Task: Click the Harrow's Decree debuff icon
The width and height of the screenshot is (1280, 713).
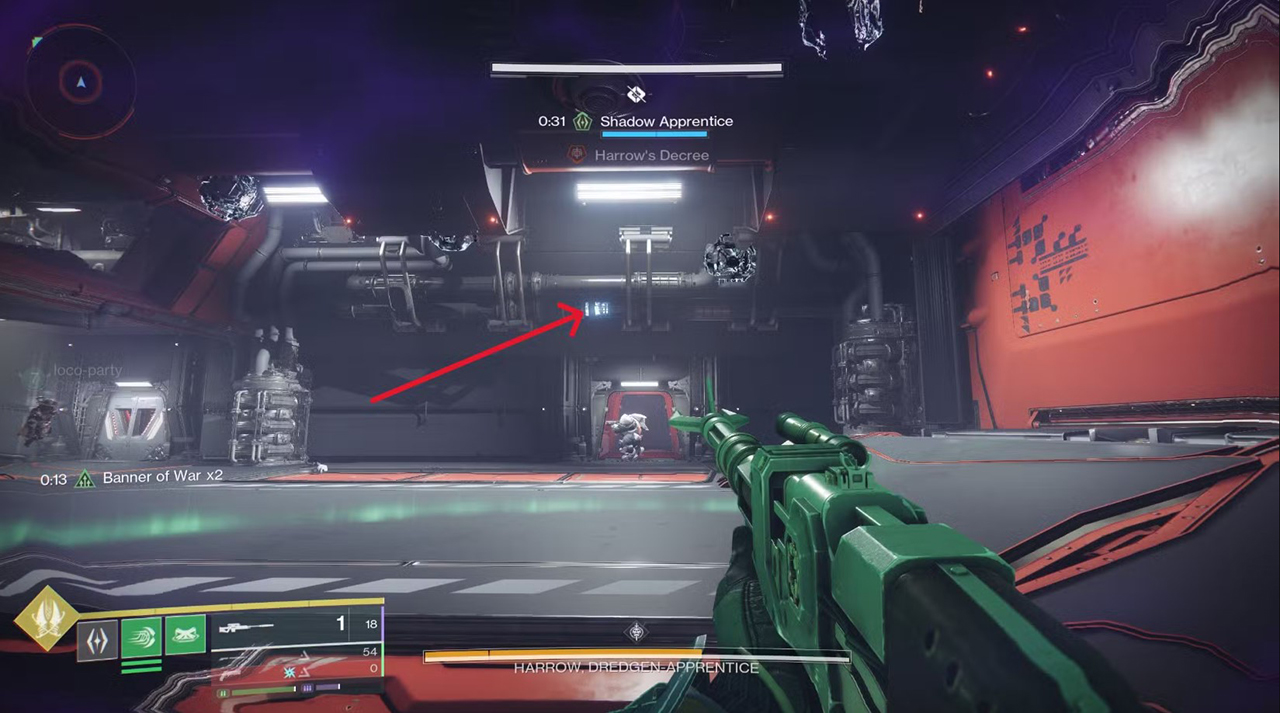Action: 577,155
